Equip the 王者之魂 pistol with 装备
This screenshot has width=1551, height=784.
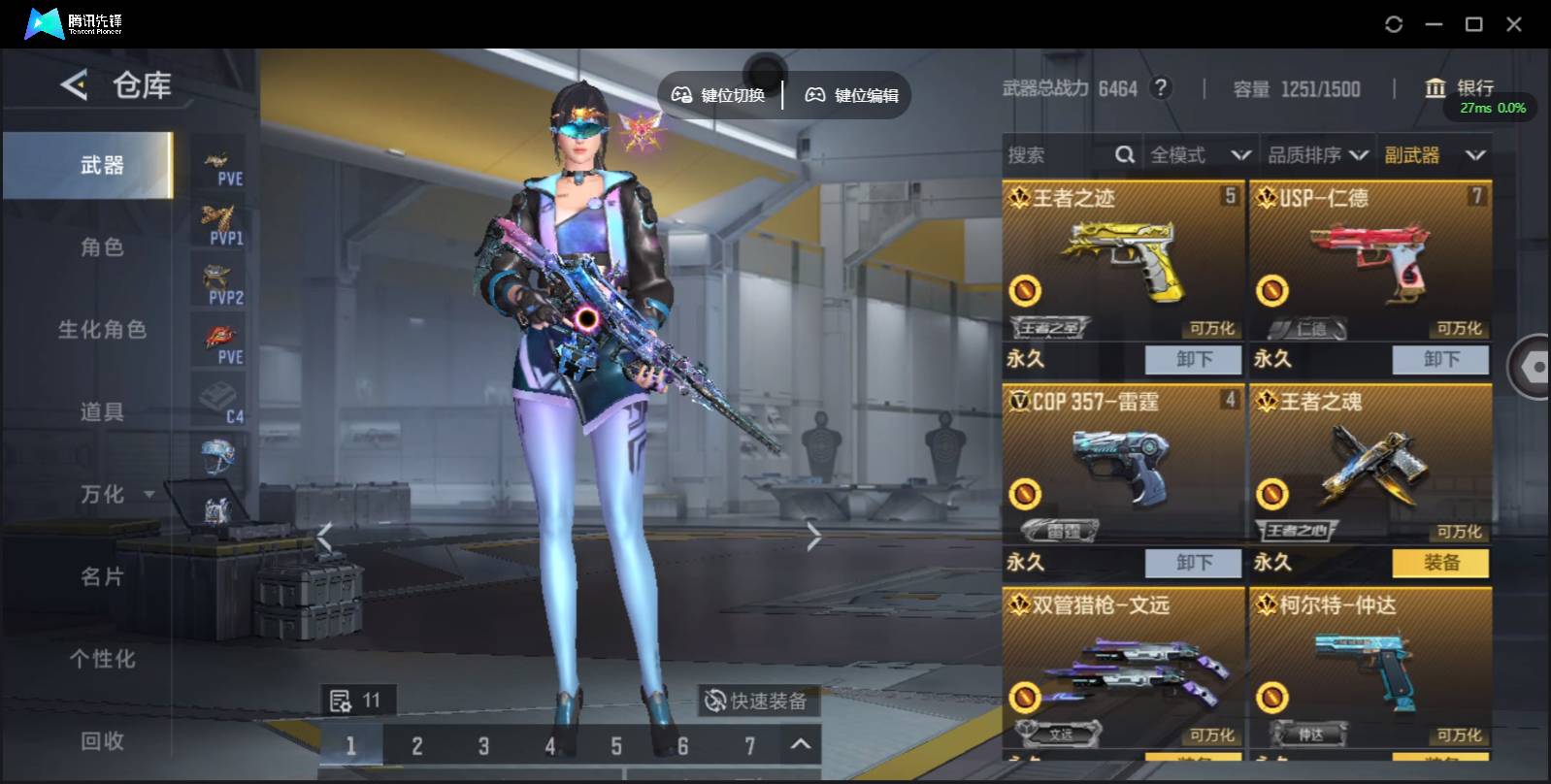click(x=1440, y=563)
